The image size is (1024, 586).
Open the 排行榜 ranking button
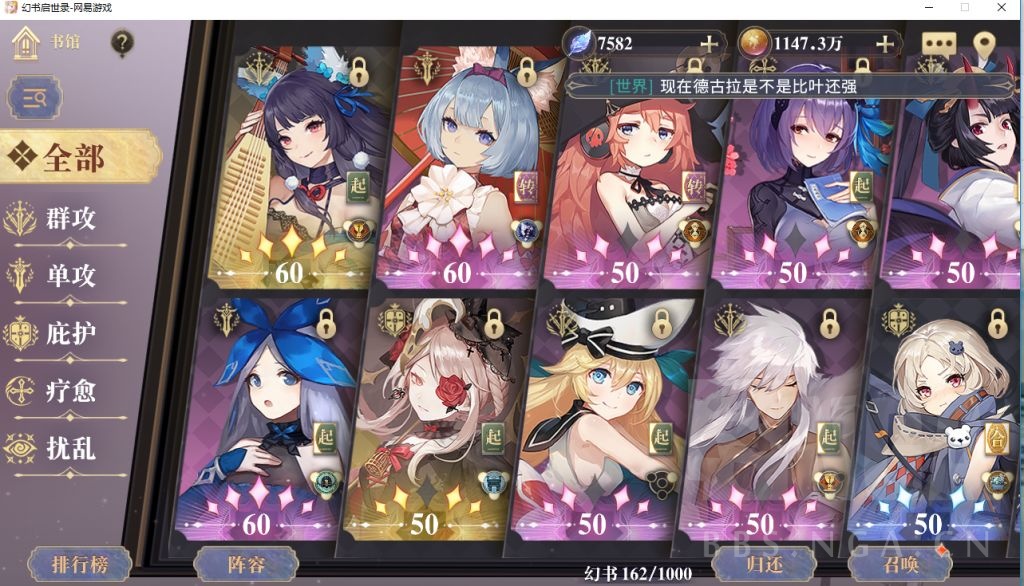pyautogui.click(x=79, y=565)
